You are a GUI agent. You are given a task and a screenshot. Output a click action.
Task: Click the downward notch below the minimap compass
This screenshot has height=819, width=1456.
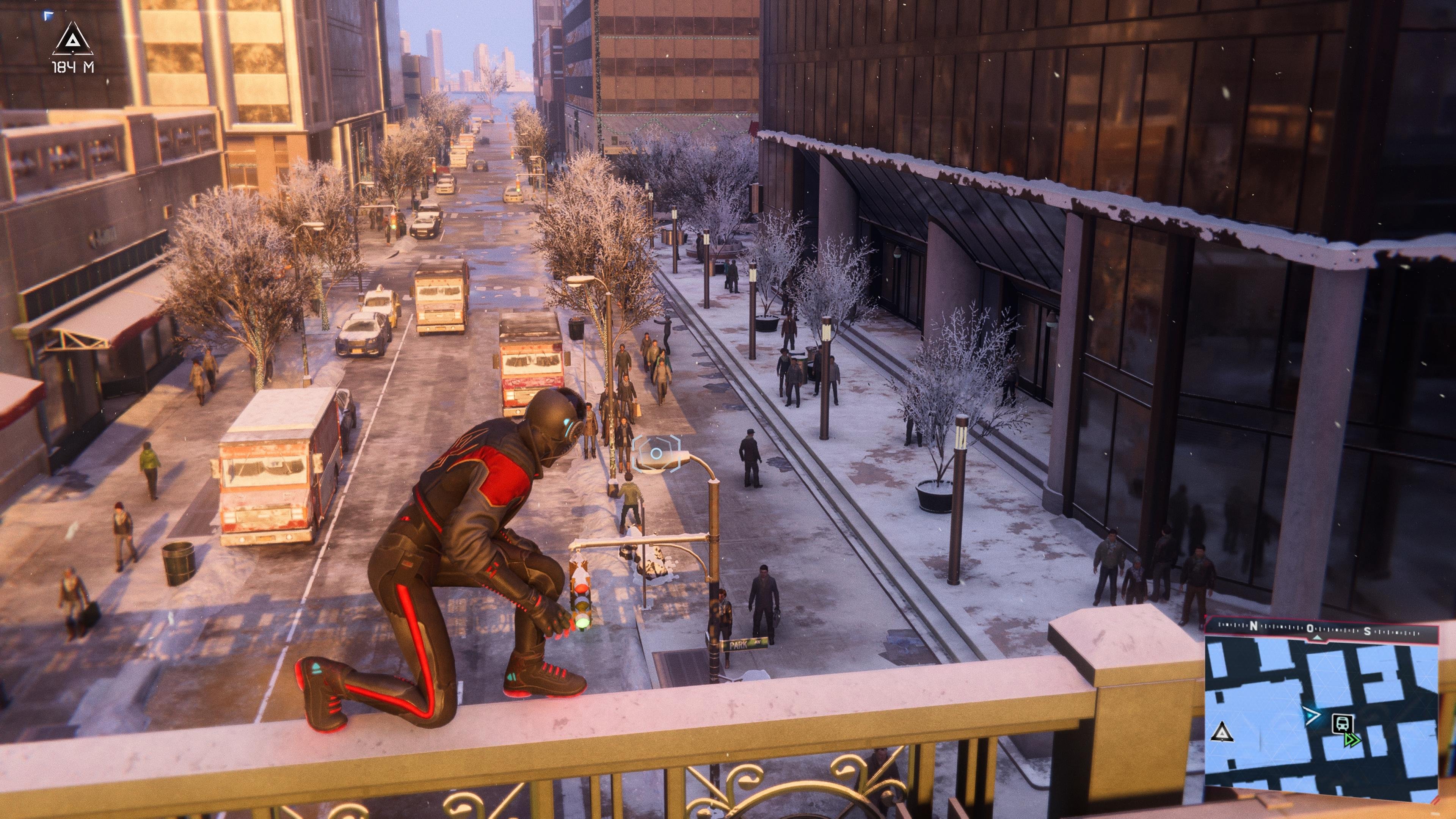pos(1317,639)
